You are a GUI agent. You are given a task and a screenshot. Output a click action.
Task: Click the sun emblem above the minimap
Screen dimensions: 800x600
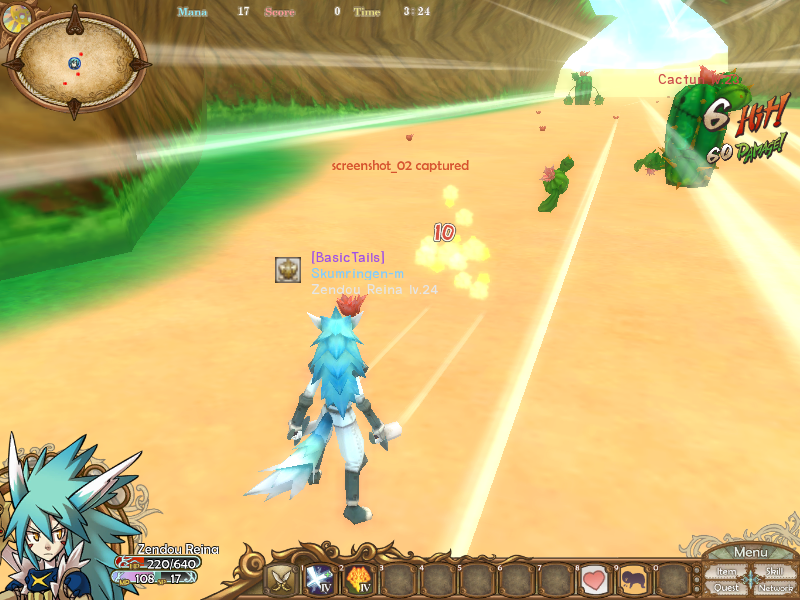pyautogui.click(x=15, y=15)
